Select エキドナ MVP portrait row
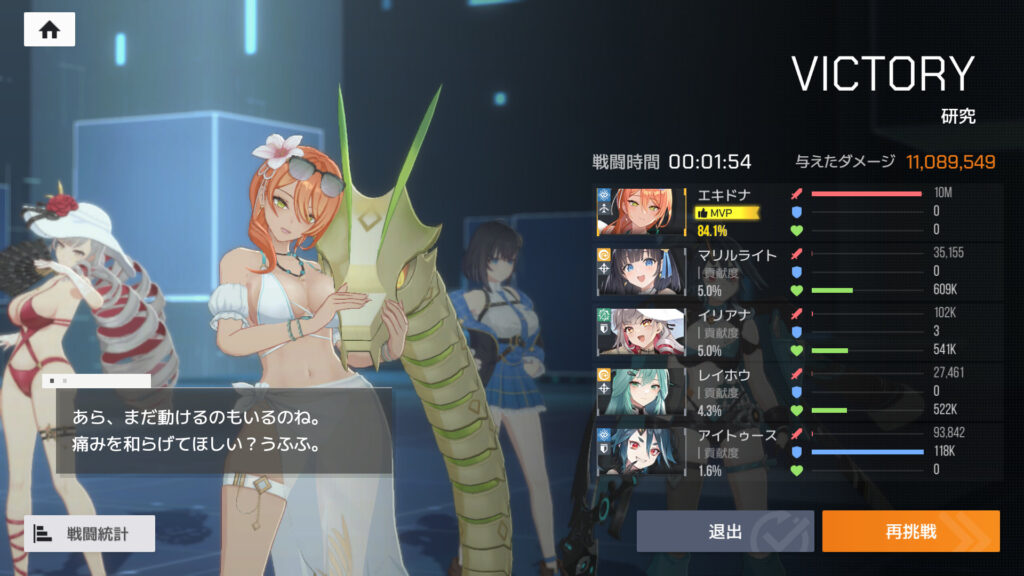Image resolution: width=1024 pixels, height=576 pixels. pos(641,212)
